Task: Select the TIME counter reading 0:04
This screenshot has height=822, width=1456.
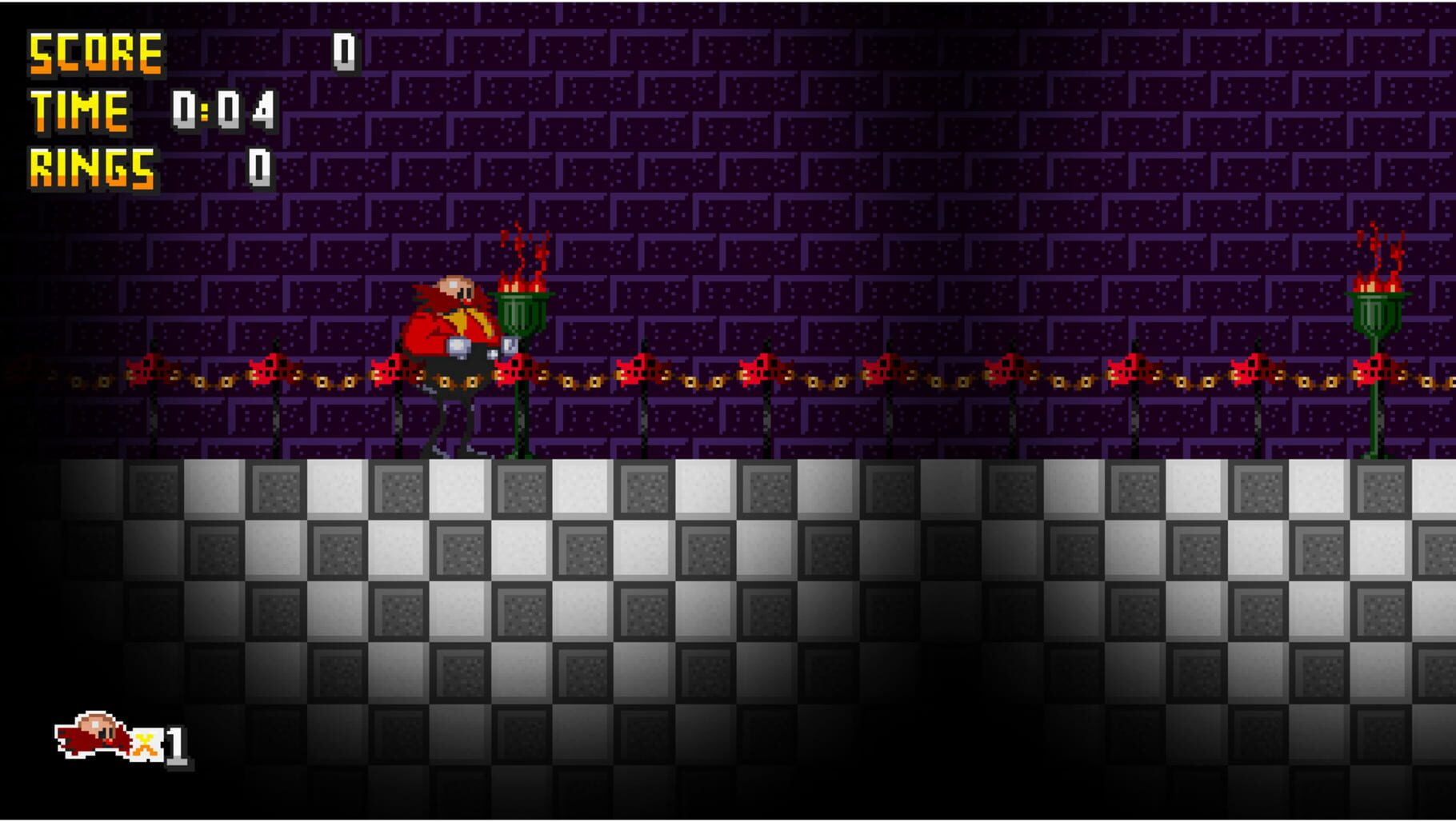Action: click(x=224, y=110)
